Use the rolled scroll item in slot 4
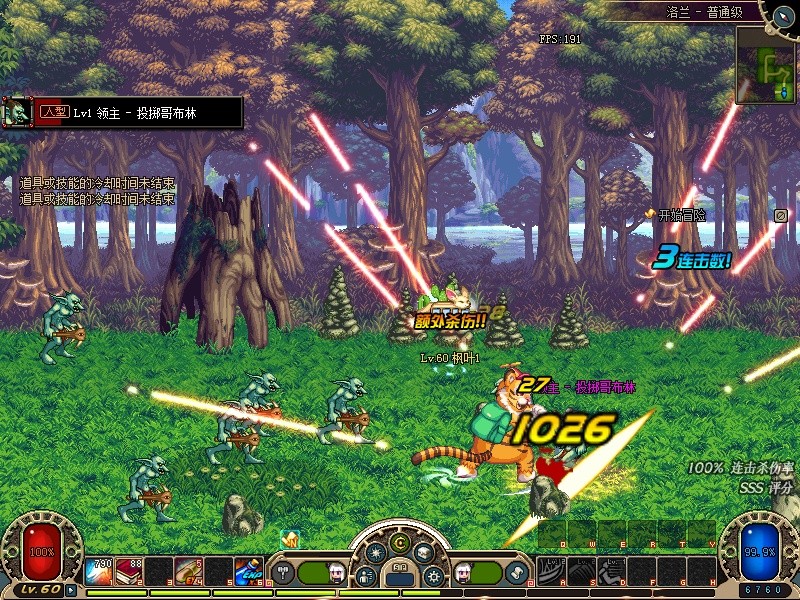 (x=188, y=571)
